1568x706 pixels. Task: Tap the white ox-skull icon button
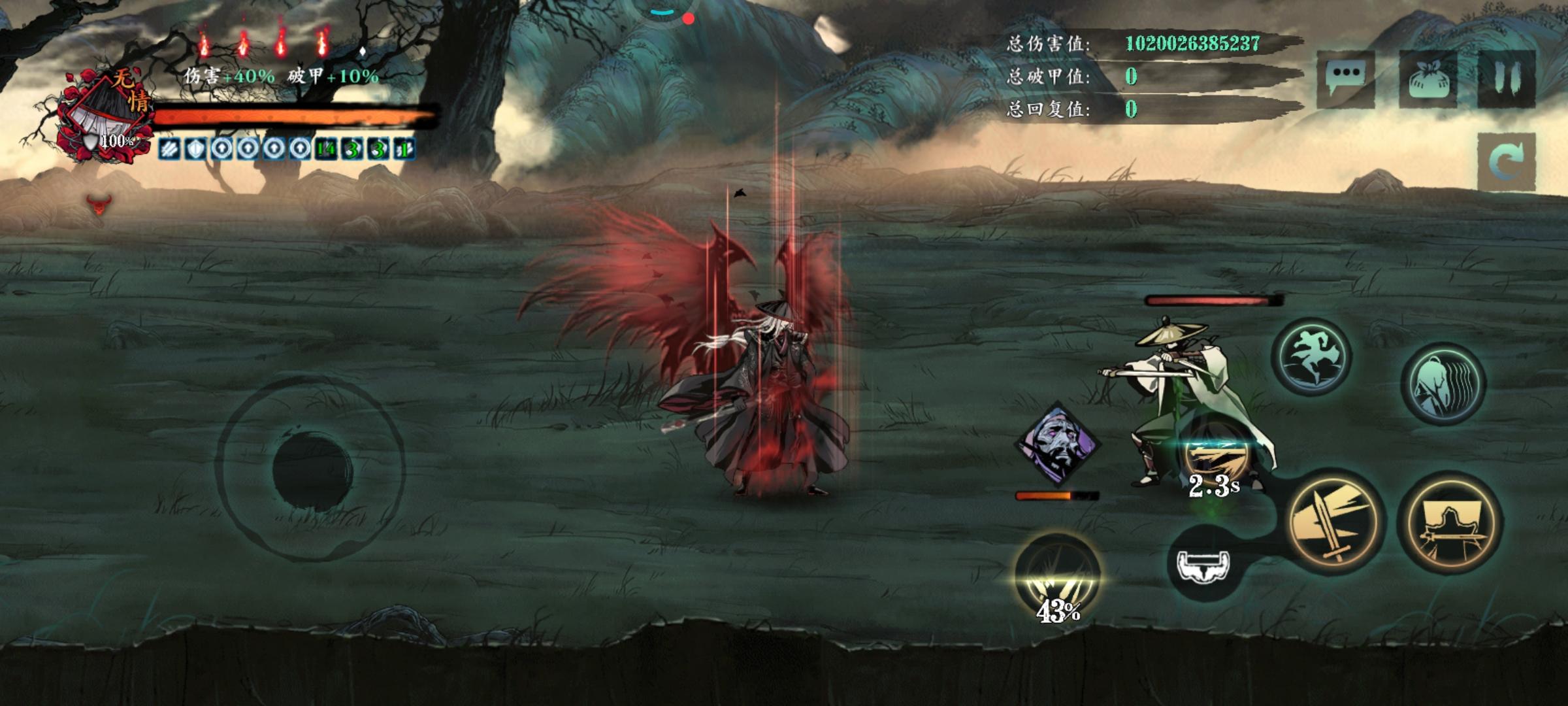pos(1203,565)
